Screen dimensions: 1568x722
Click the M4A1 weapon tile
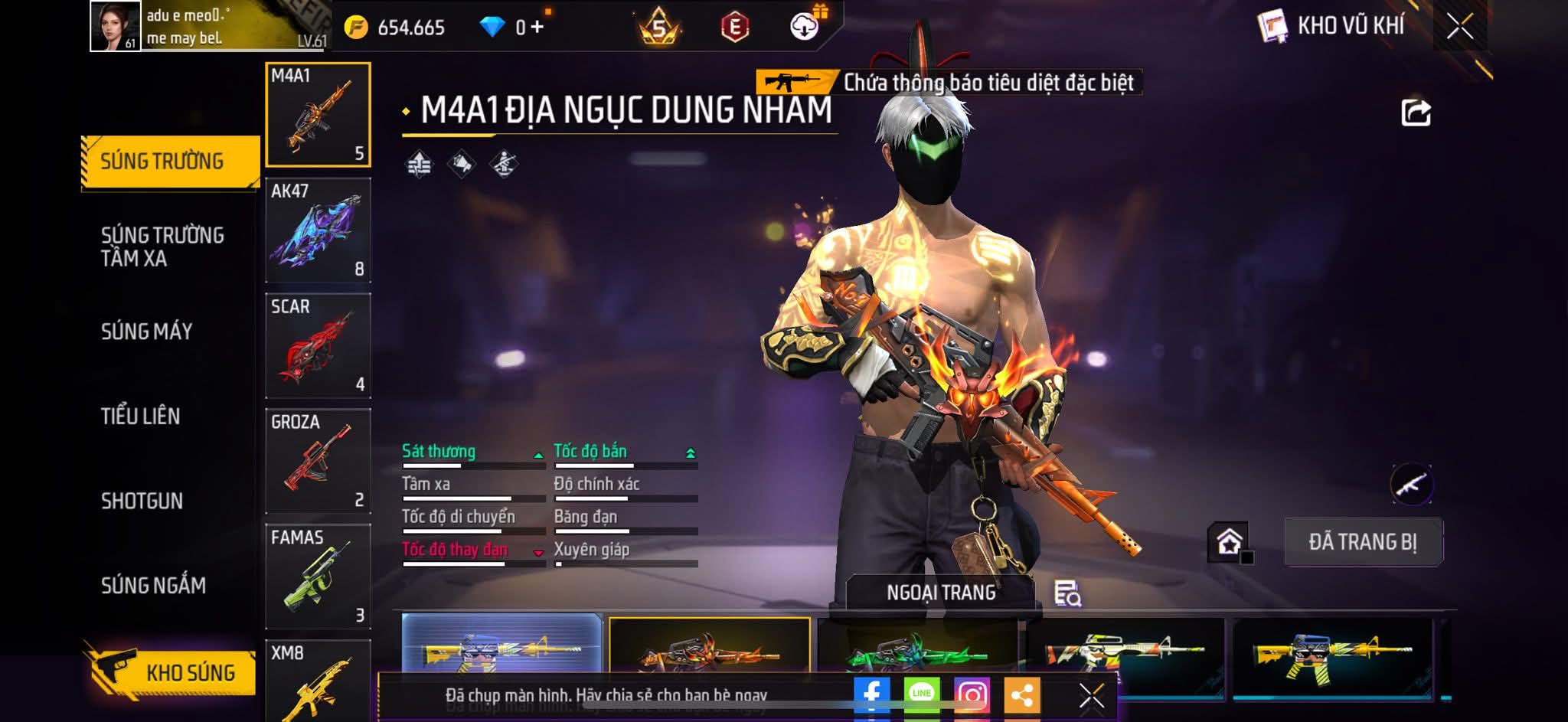tap(318, 115)
